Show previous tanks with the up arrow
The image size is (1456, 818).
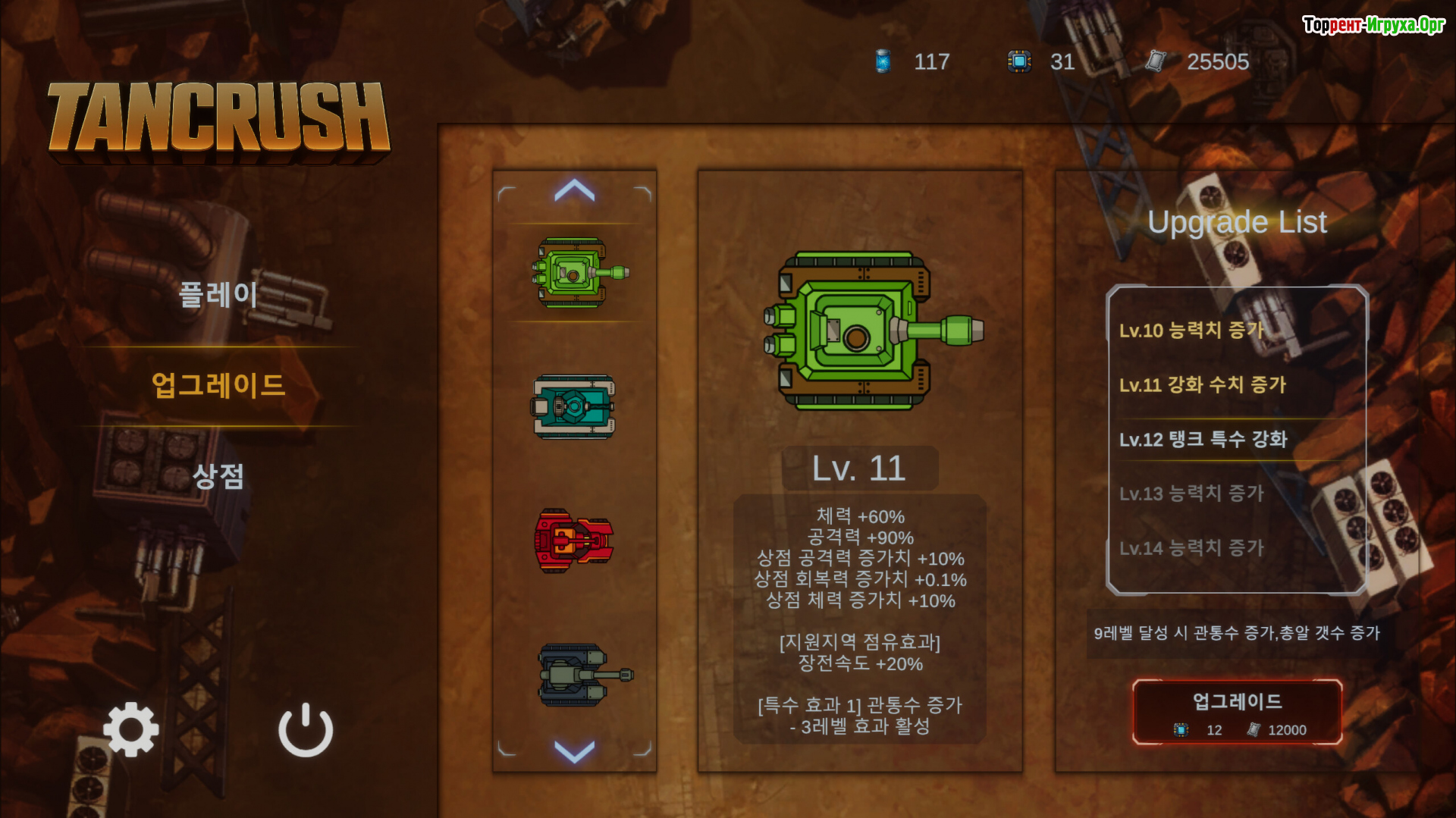[574, 190]
